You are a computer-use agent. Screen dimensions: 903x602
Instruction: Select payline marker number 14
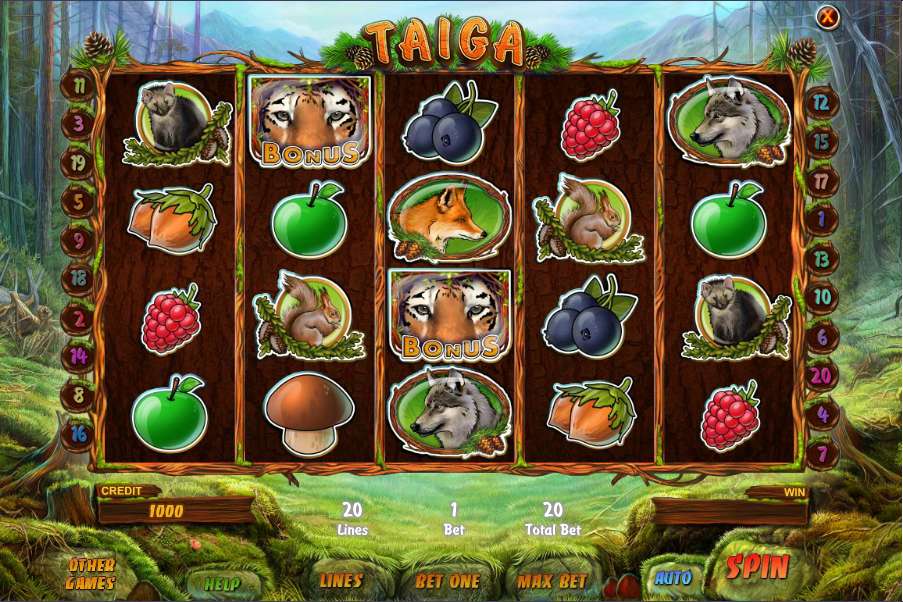[78, 355]
